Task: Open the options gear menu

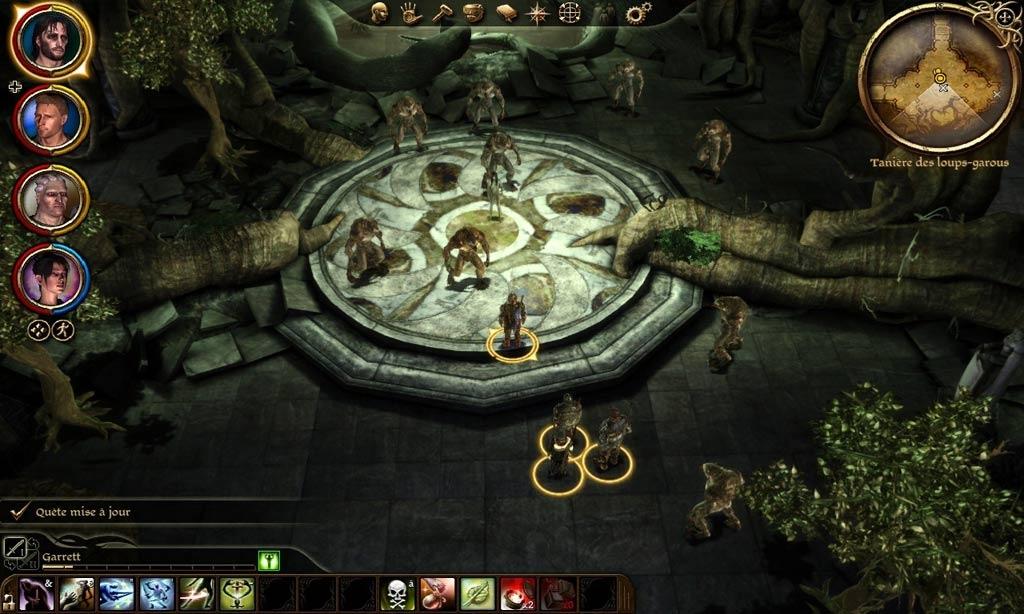Action: point(637,13)
